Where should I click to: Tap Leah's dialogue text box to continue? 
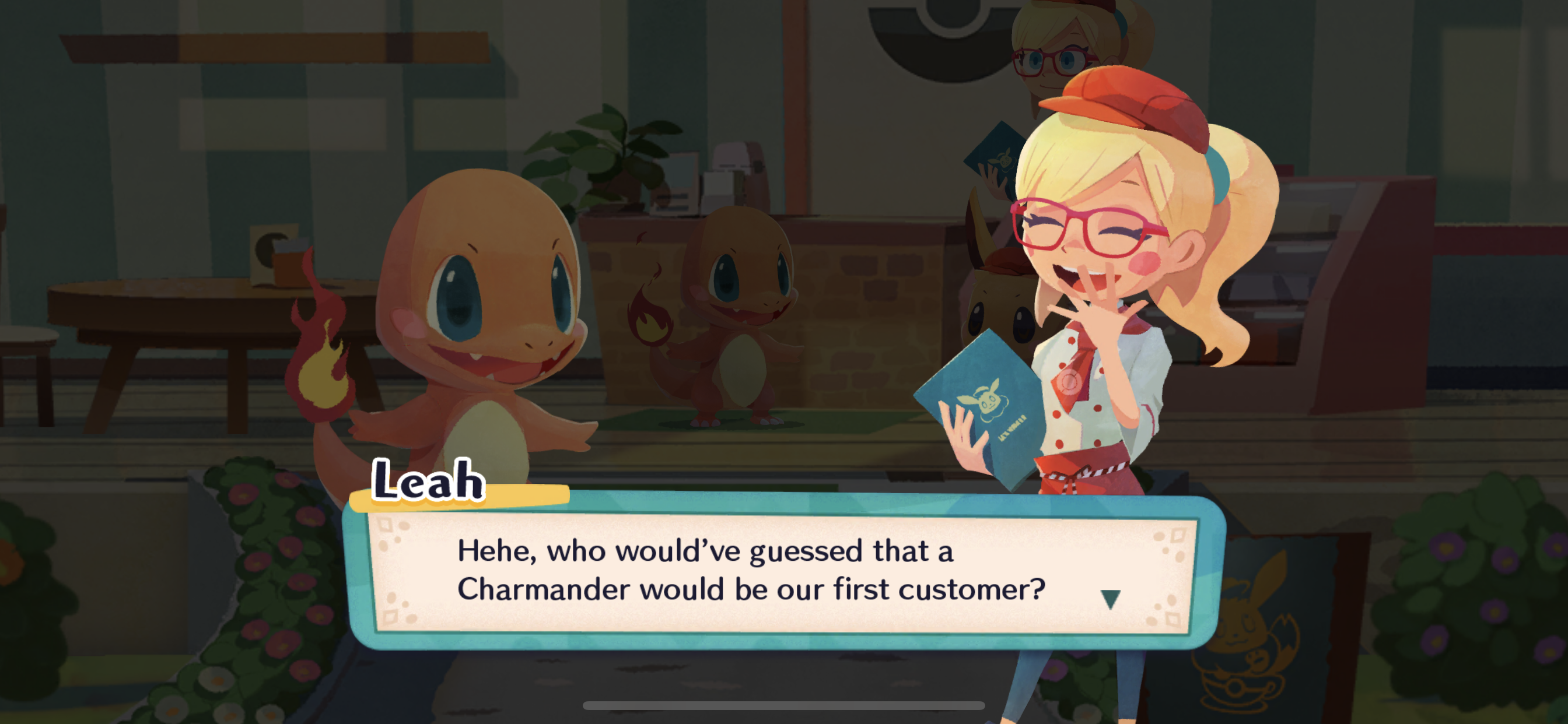(x=750, y=571)
